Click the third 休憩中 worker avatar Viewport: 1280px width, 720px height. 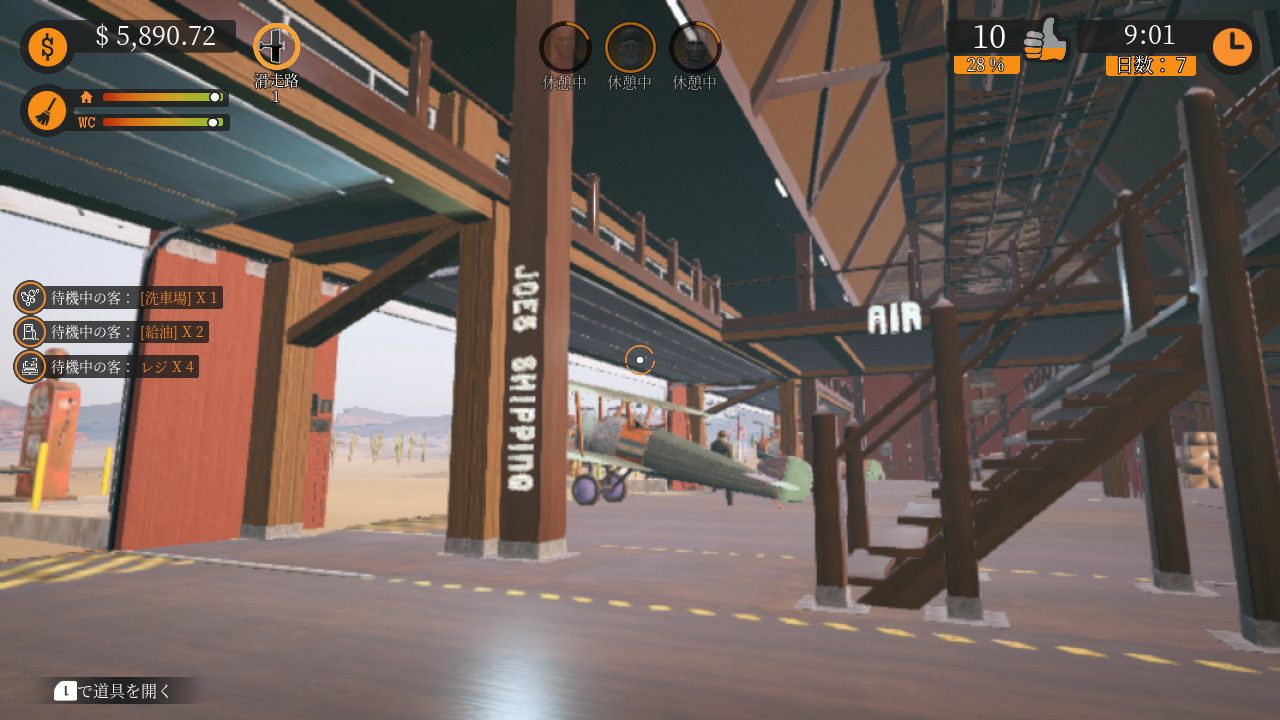[694, 45]
